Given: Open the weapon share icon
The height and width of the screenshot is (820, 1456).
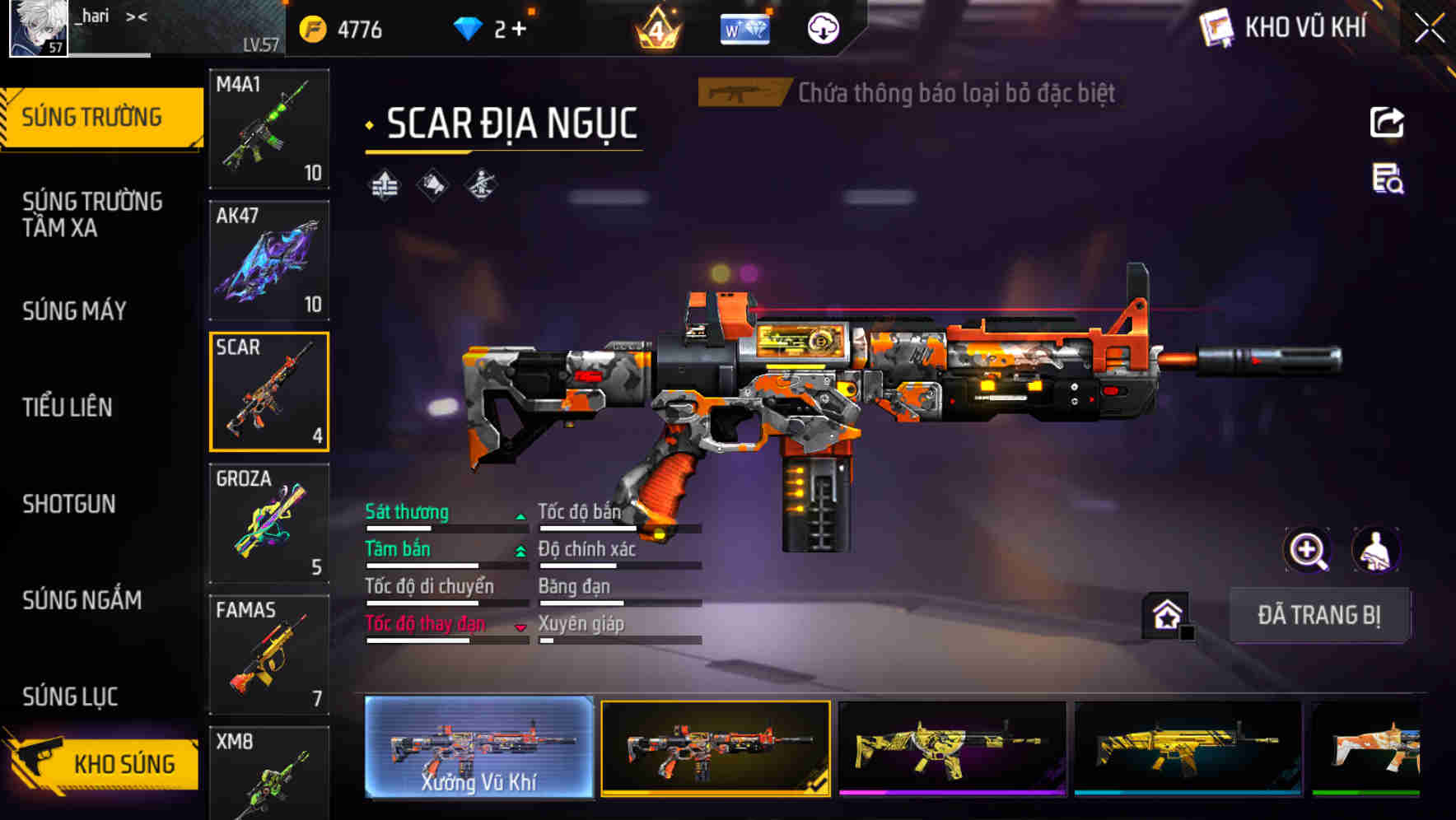Looking at the screenshot, I should 1388,122.
